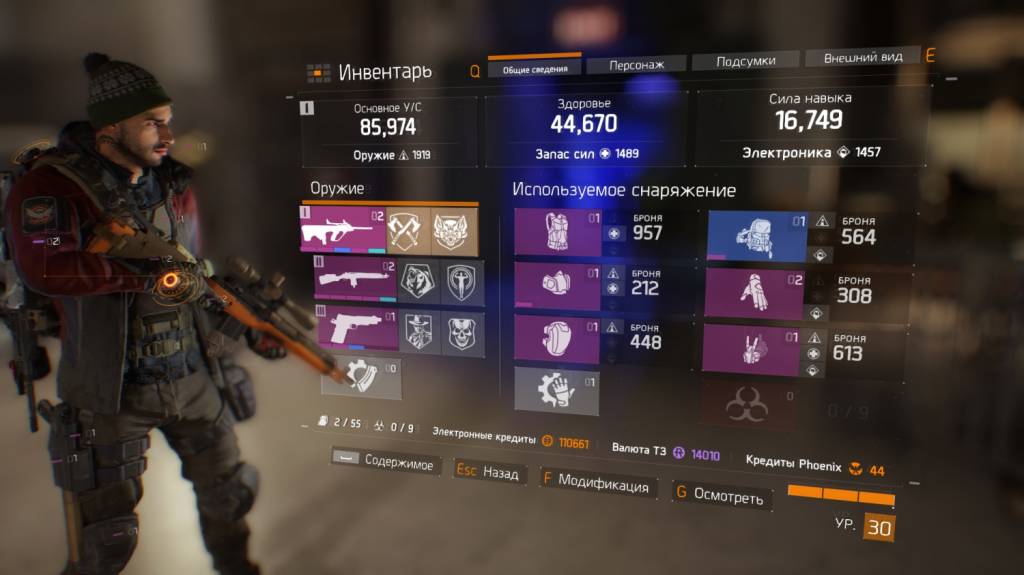This screenshot has height=575, width=1024.
Task: Open the Модификация option
Action: click(596, 484)
